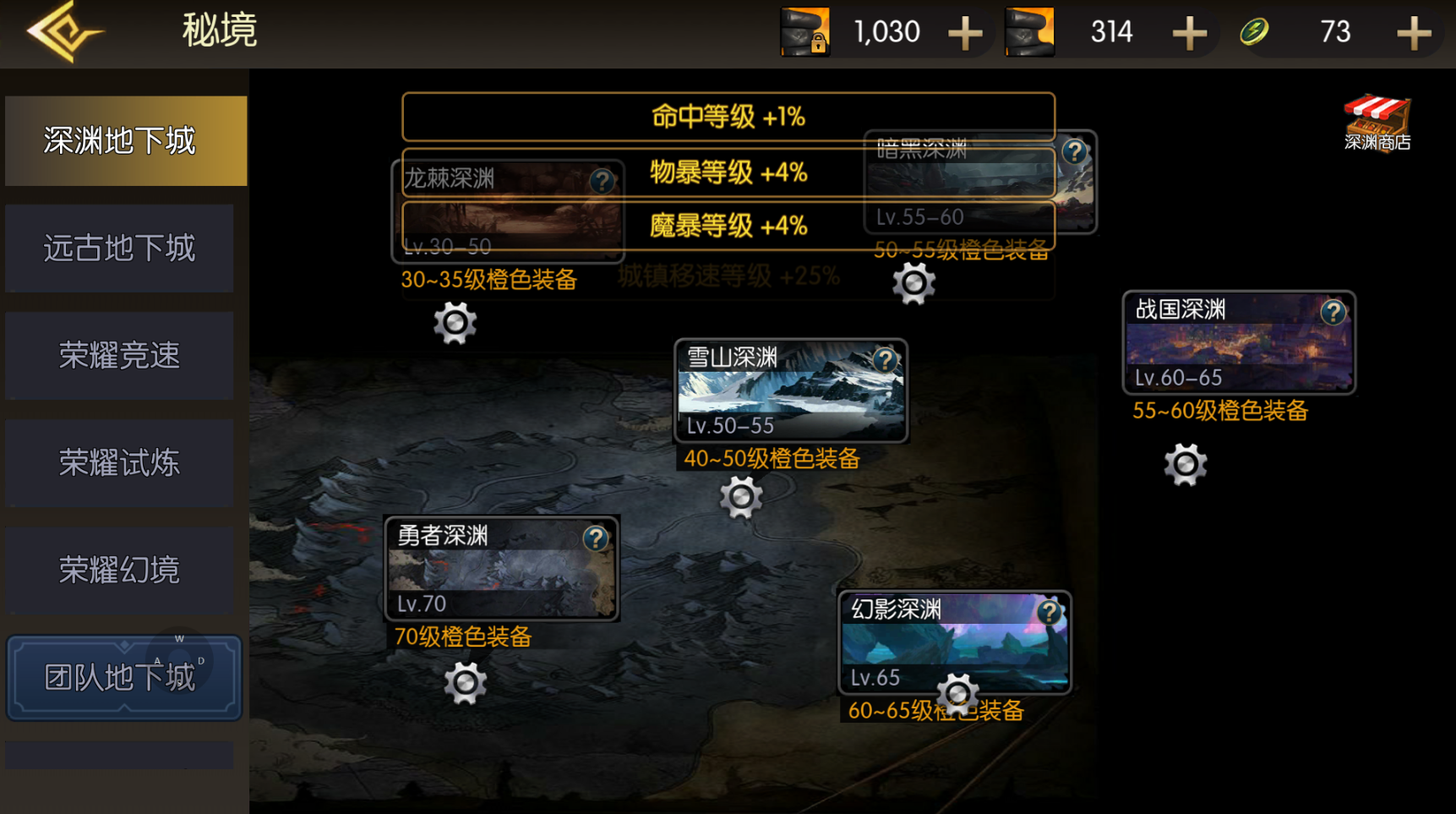Screen dimensions: 1456x814
Task: Switch to 荣耀幻境 tab
Action: point(119,571)
